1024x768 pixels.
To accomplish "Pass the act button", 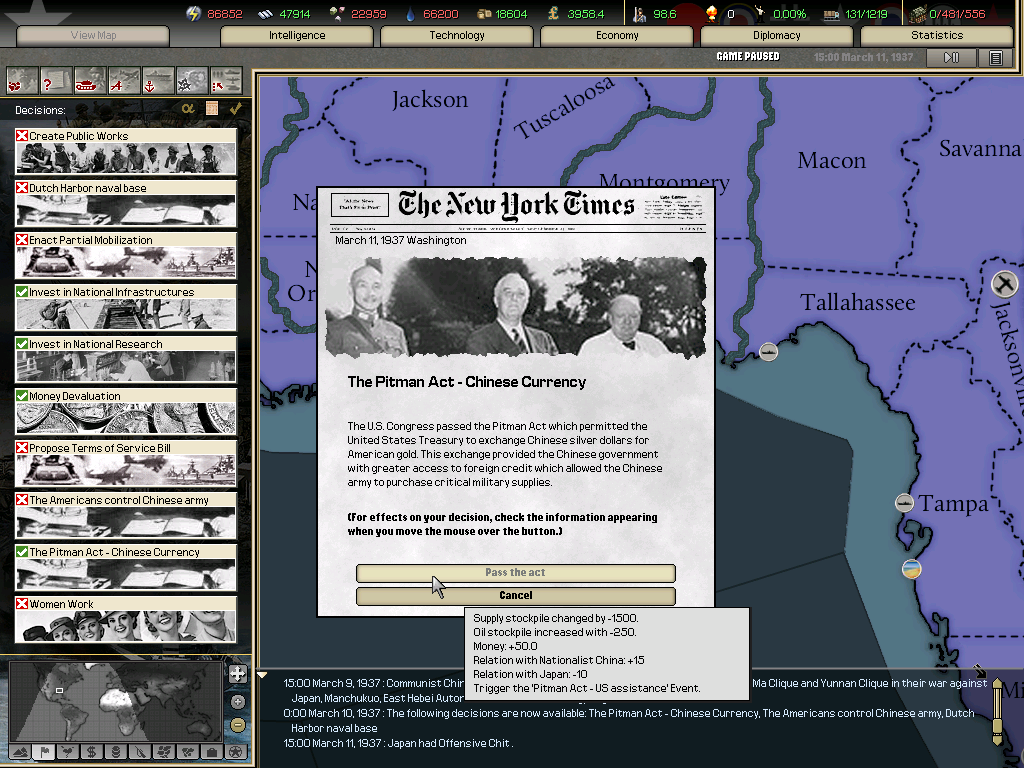I will click(x=515, y=573).
